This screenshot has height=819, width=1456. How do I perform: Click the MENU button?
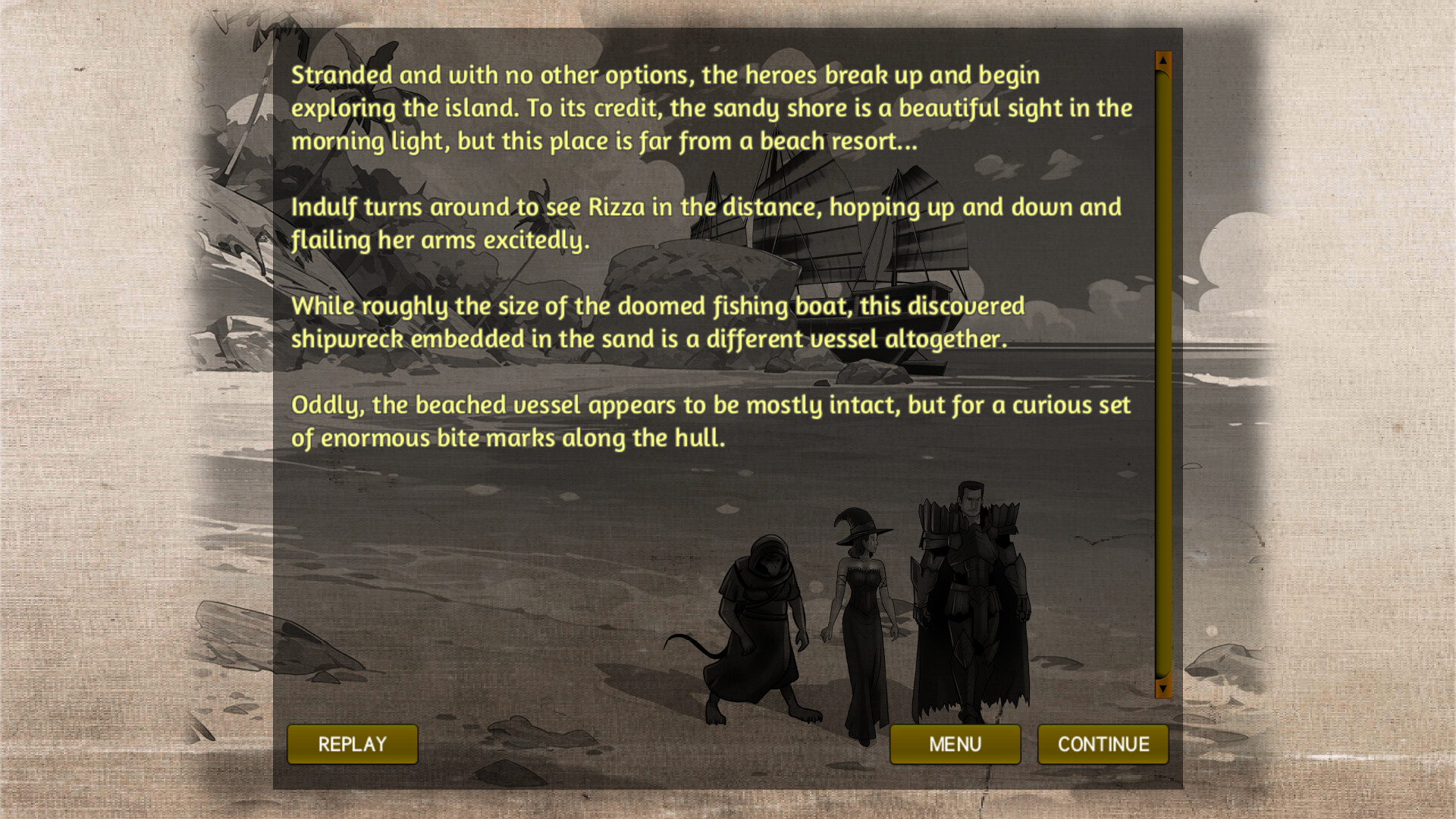click(x=955, y=744)
